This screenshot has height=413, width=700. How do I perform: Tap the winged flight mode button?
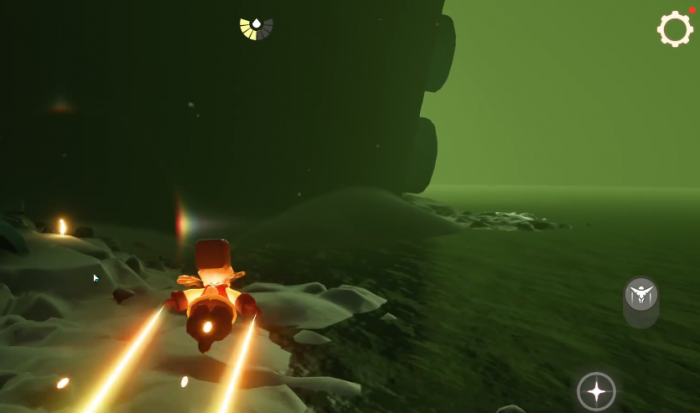tap(641, 295)
